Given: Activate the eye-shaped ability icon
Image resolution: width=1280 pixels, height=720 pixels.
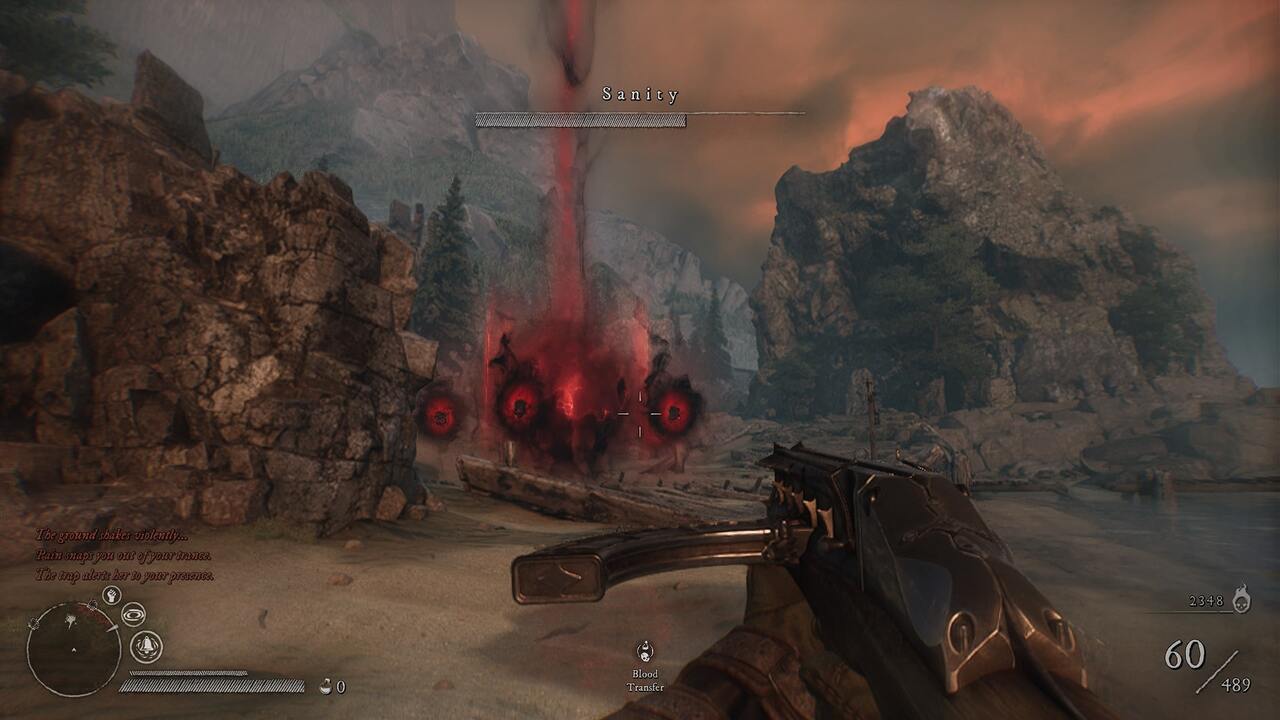Looking at the screenshot, I should point(133,614).
